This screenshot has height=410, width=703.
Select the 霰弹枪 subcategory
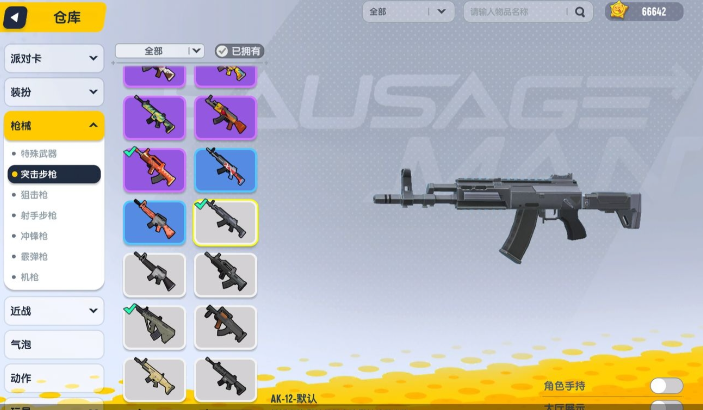[35, 256]
